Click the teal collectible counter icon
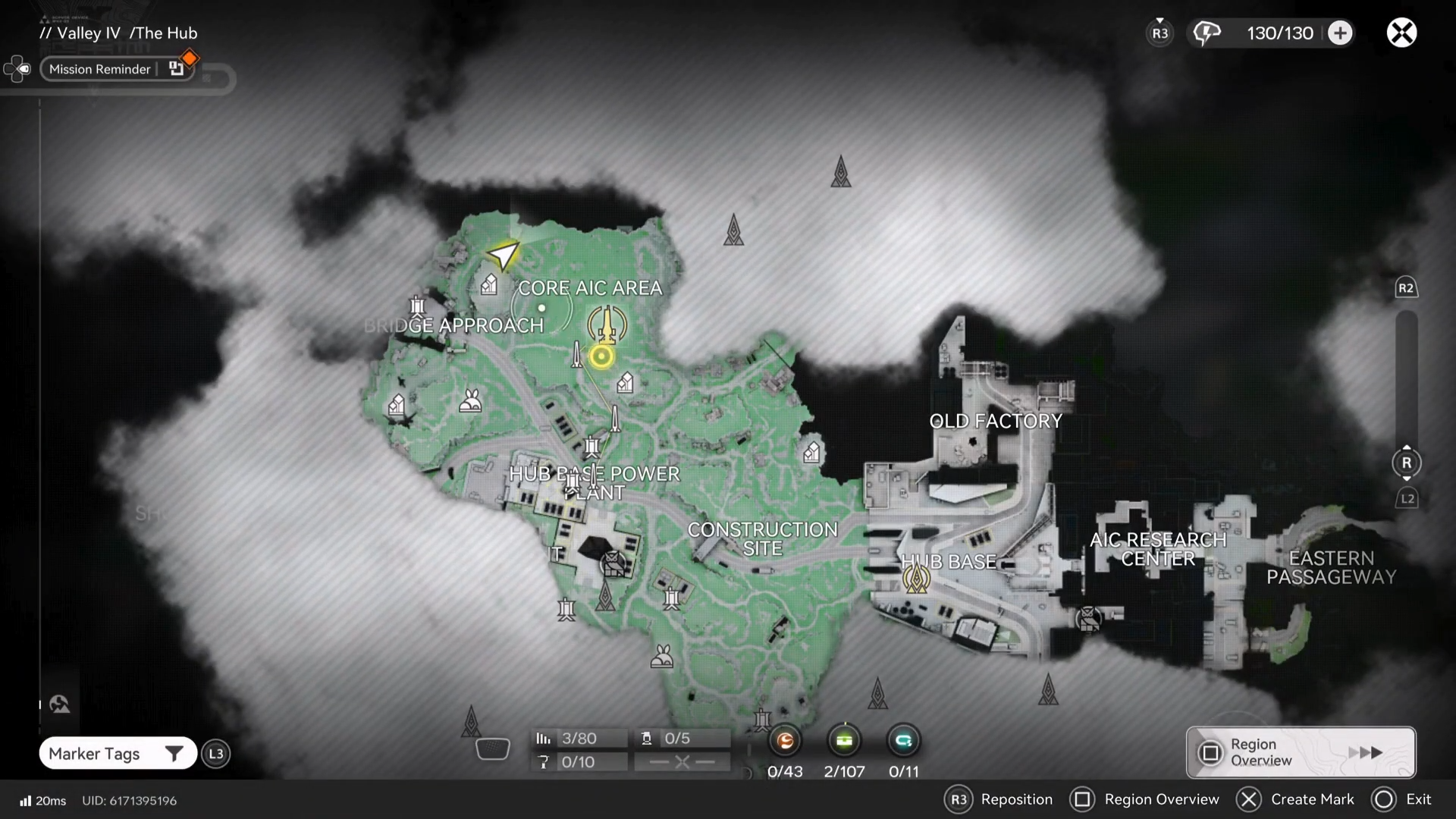 (x=903, y=741)
